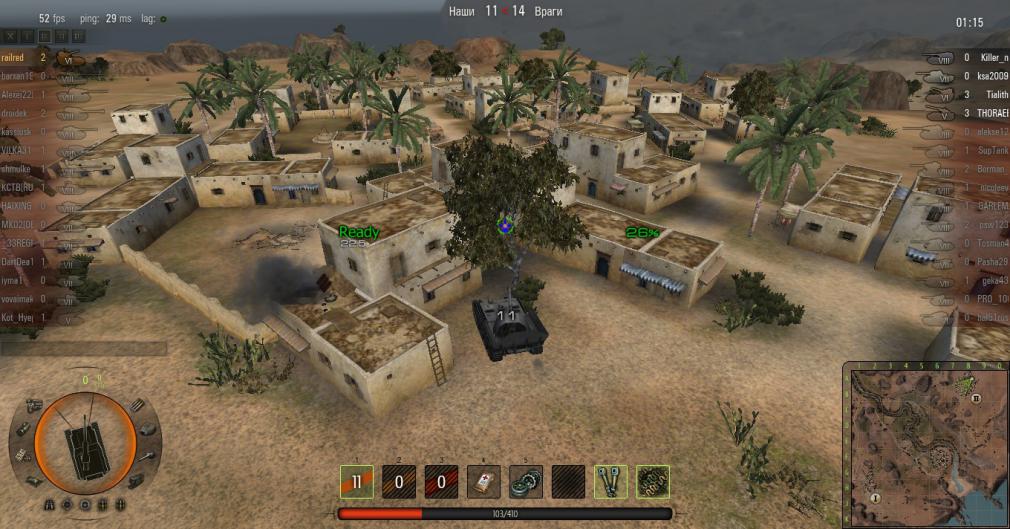The image size is (1010, 529).
Task: Click the wrench toolbox equipment icon
Action: (611, 481)
